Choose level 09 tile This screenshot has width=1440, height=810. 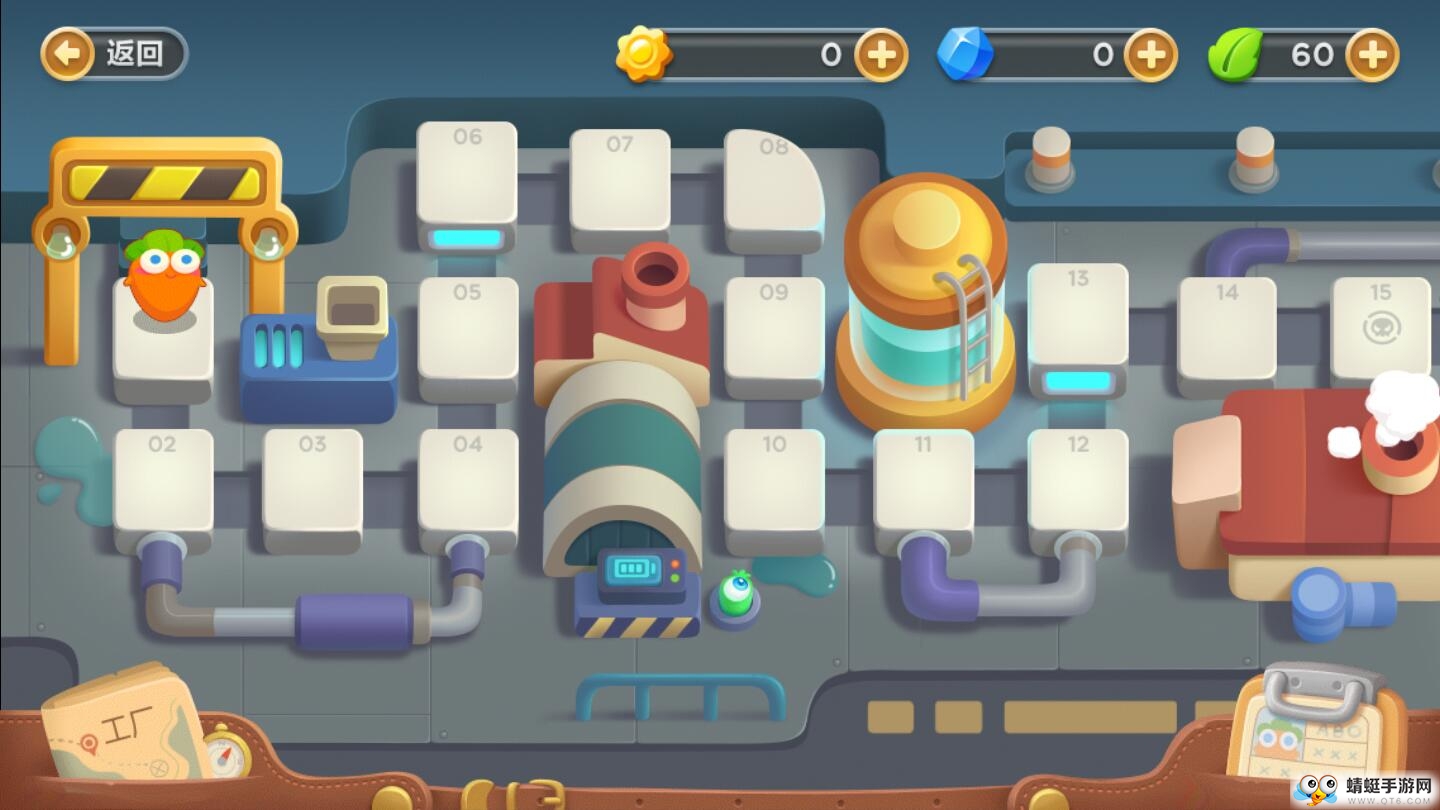tap(775, 332)
